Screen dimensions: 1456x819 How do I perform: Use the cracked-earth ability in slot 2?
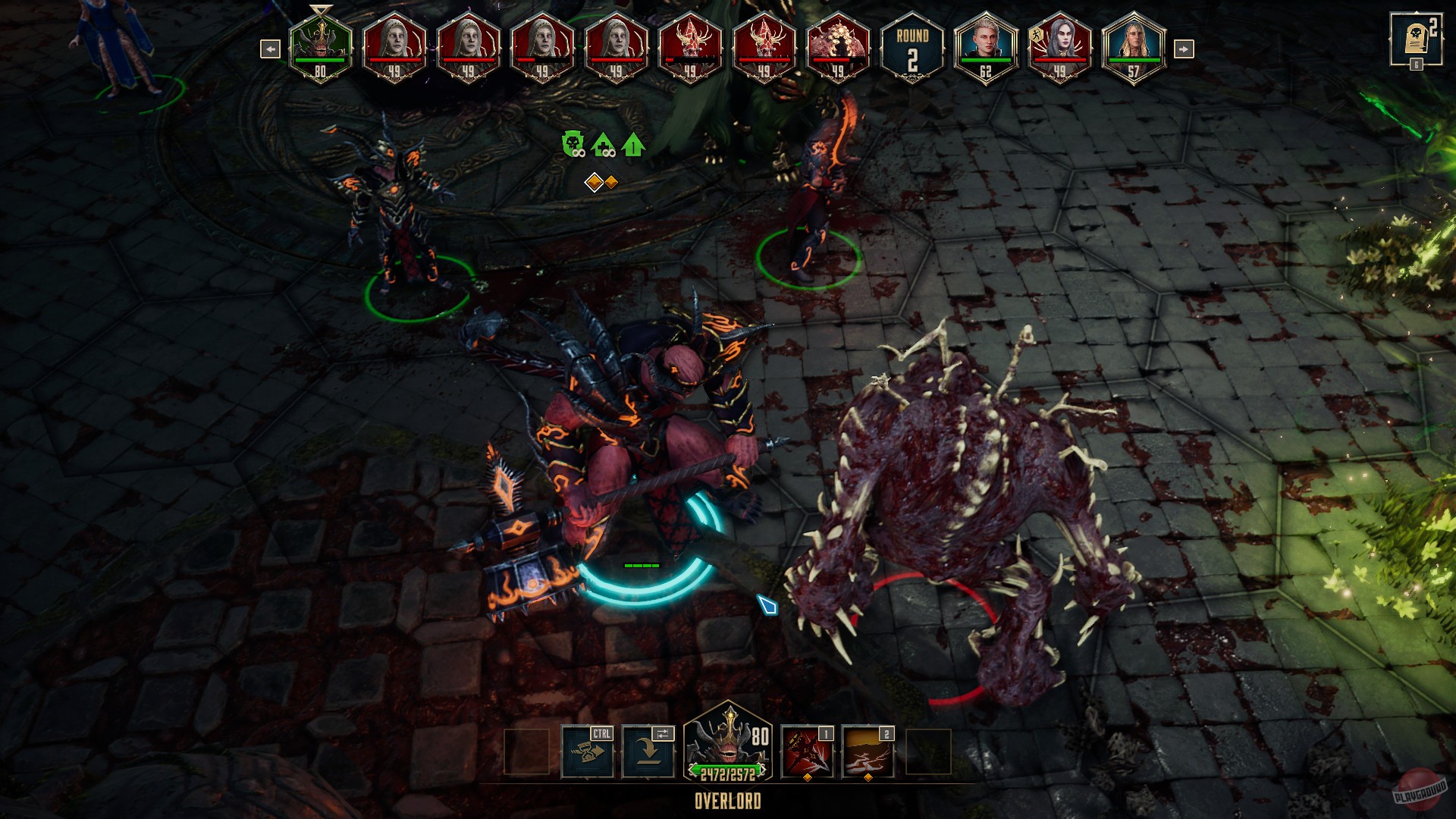pyautogui.click(x=868, y=752)
